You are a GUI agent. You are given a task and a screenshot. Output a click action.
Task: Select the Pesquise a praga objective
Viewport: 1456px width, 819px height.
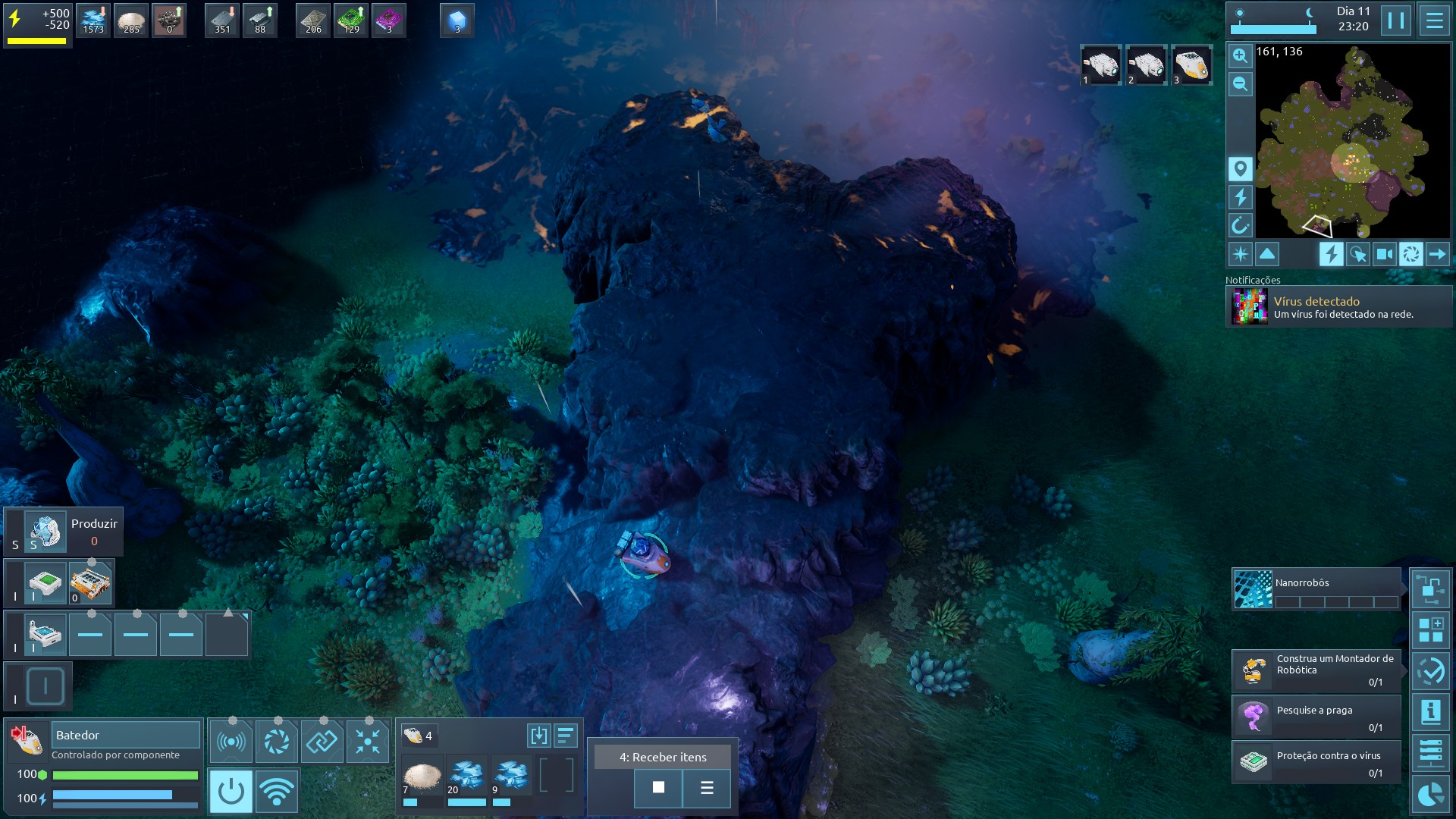click(x=1316, y=717)
